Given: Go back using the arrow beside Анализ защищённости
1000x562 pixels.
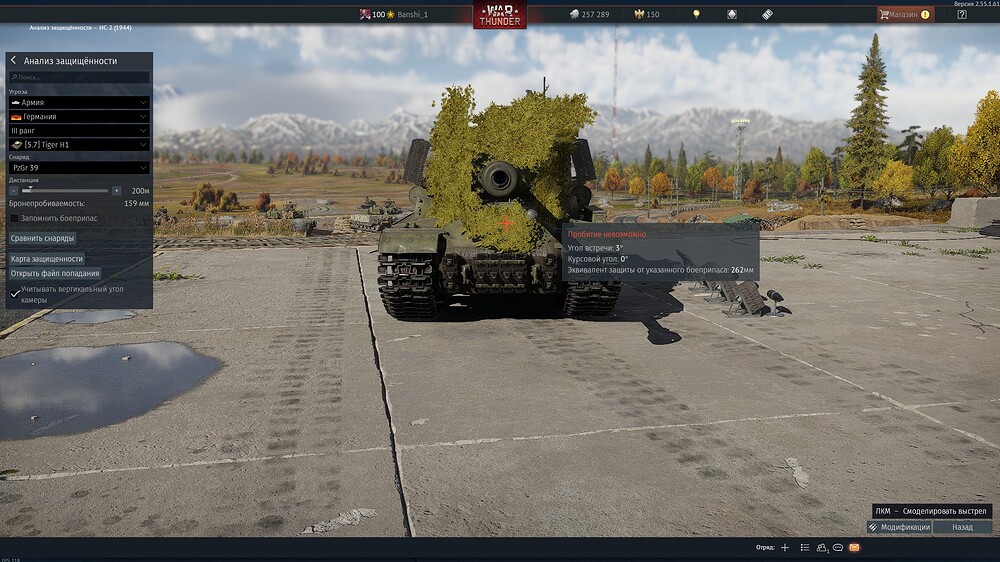Looking at the screenshot, I should [14, 61].
